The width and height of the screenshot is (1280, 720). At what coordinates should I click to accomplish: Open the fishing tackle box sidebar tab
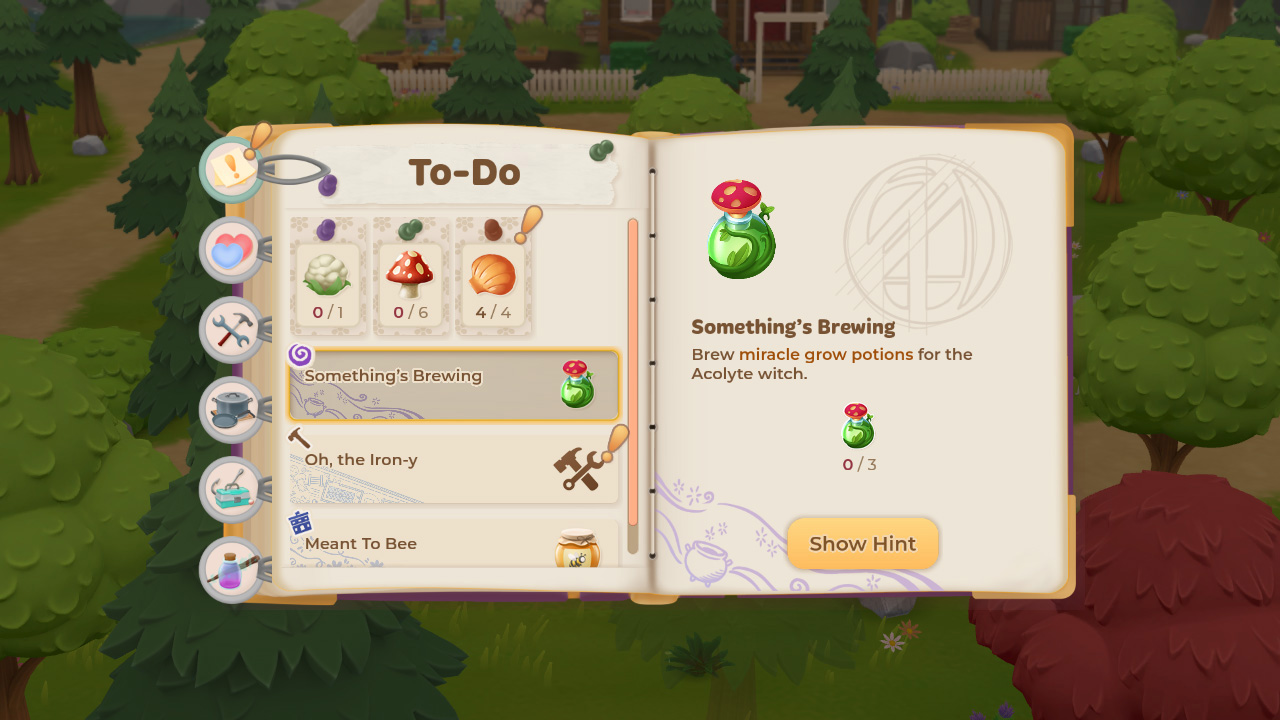(231, 488)
